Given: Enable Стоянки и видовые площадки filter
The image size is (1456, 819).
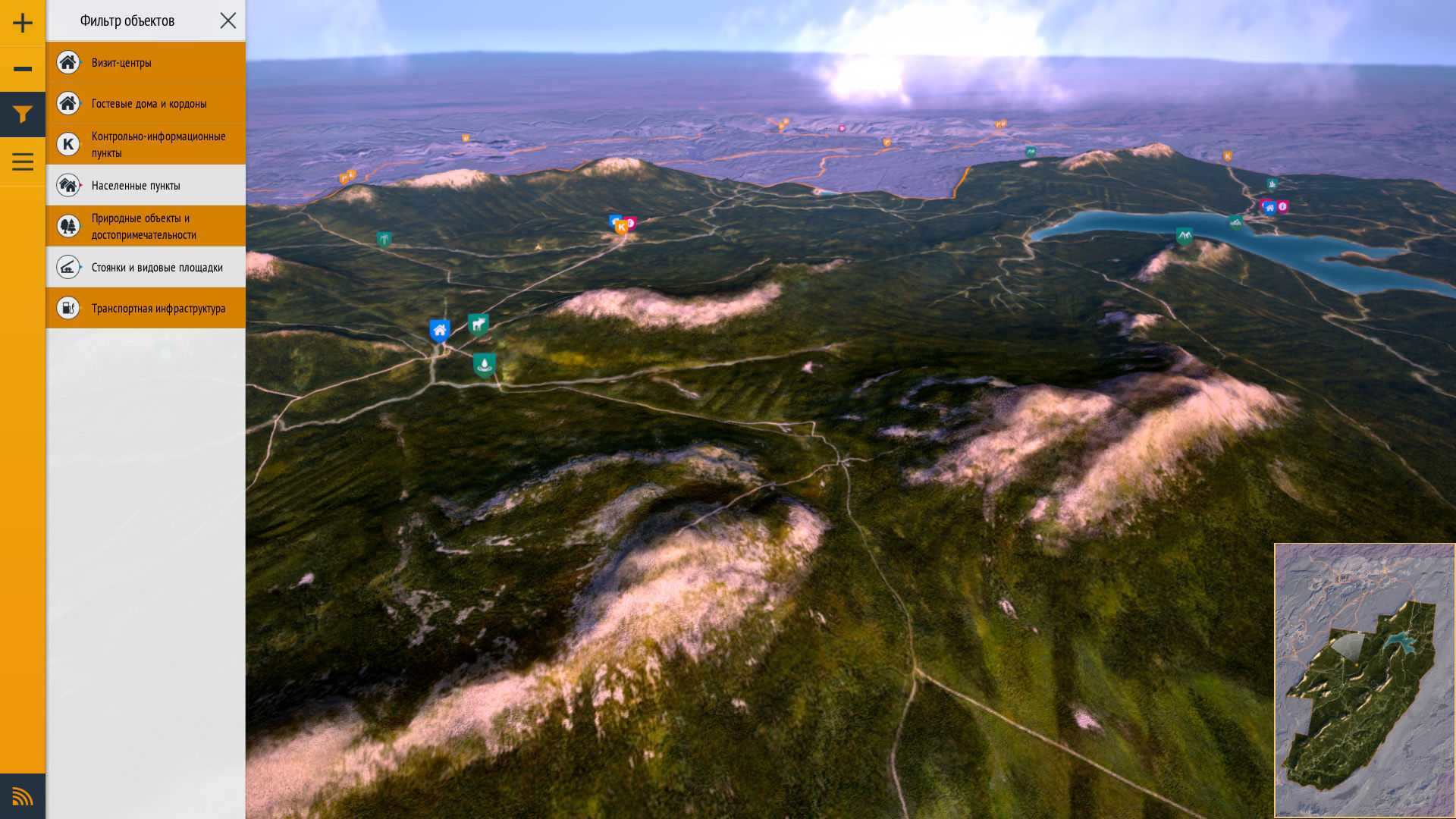Looking at the screenshot, I should click(146, 267).
